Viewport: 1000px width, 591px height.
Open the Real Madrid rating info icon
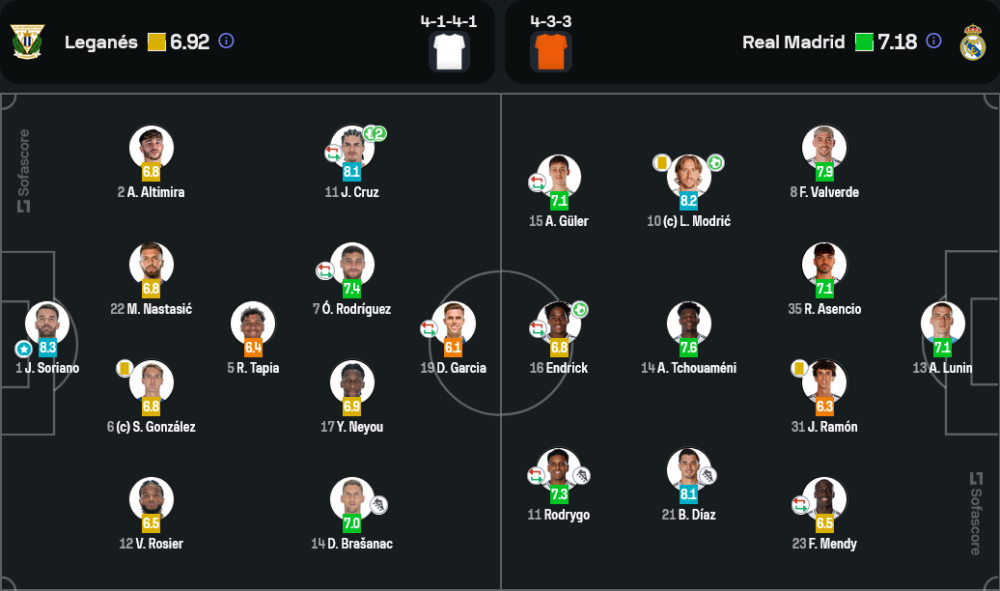(x=933, y=42)
